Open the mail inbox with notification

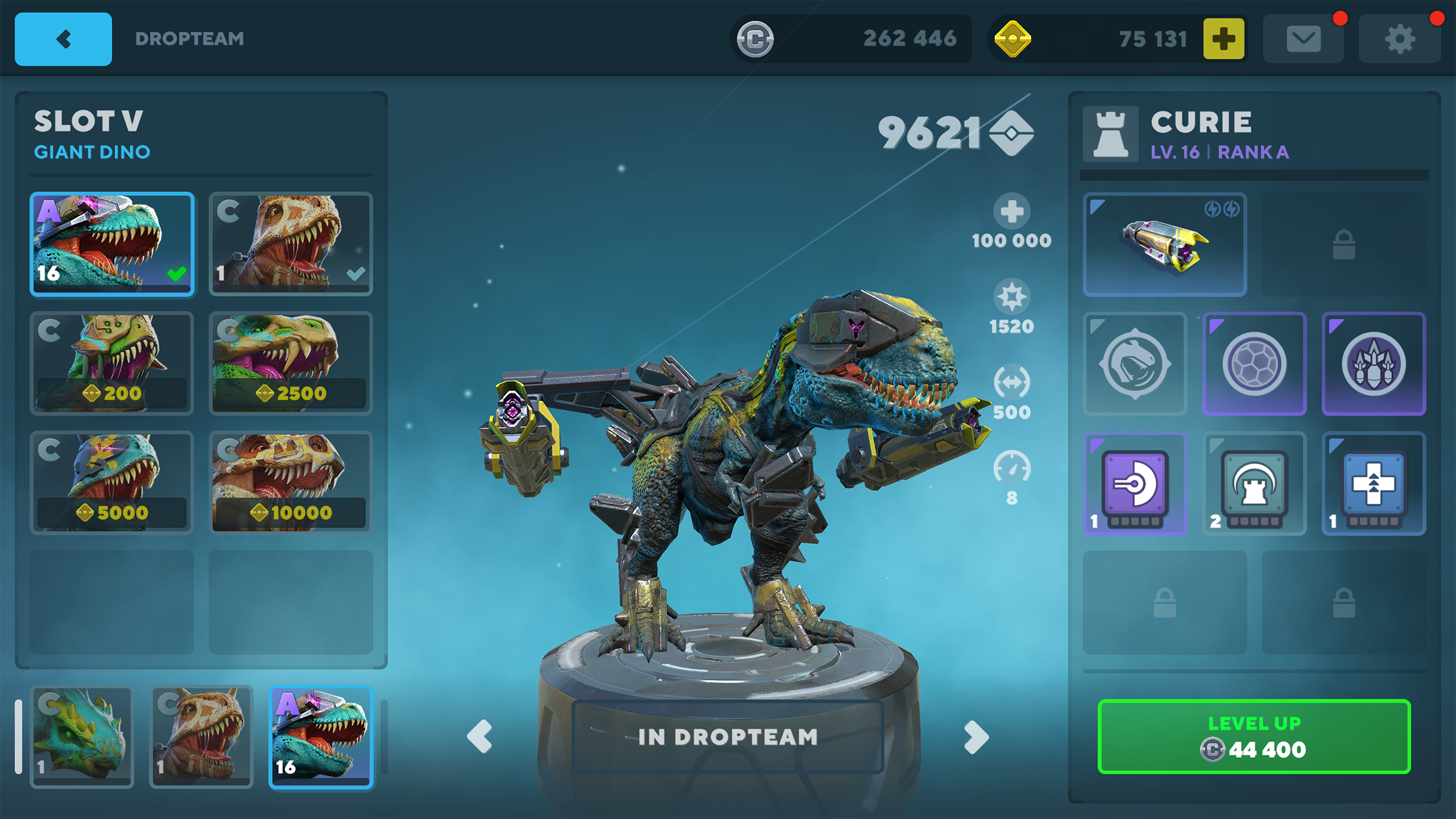click(x=1304, y=38)
